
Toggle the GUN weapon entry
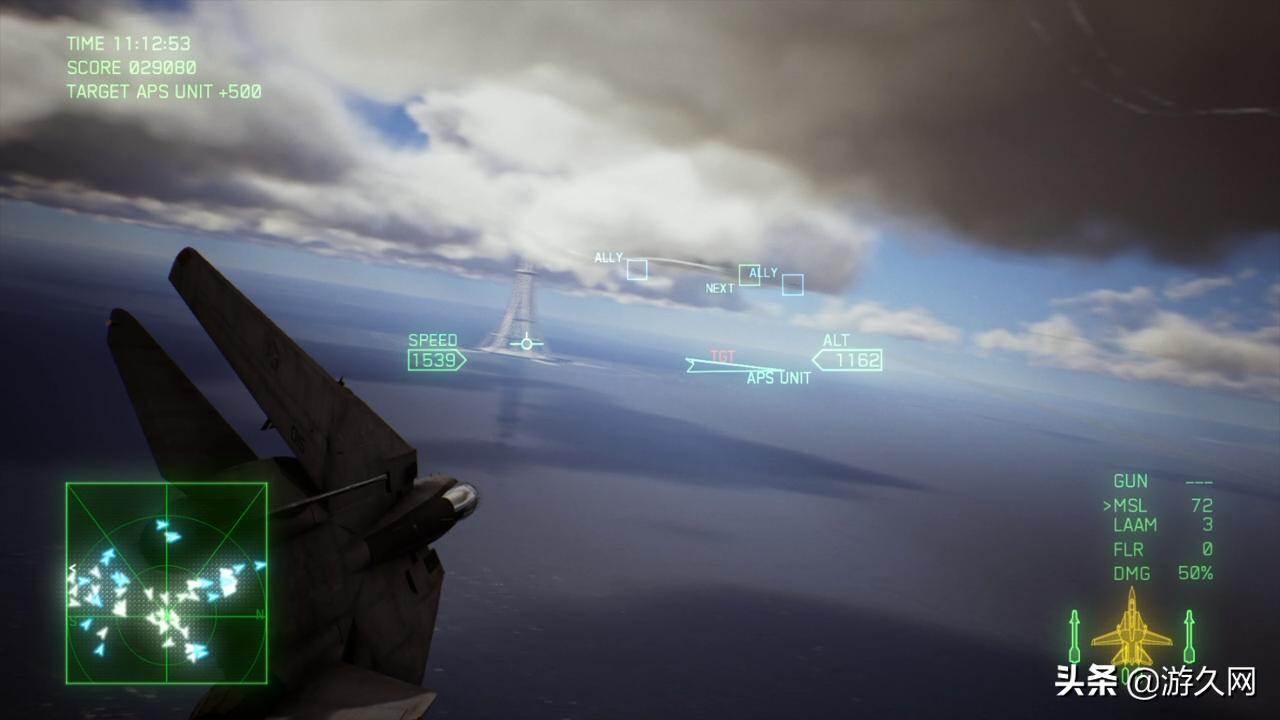1129,481
